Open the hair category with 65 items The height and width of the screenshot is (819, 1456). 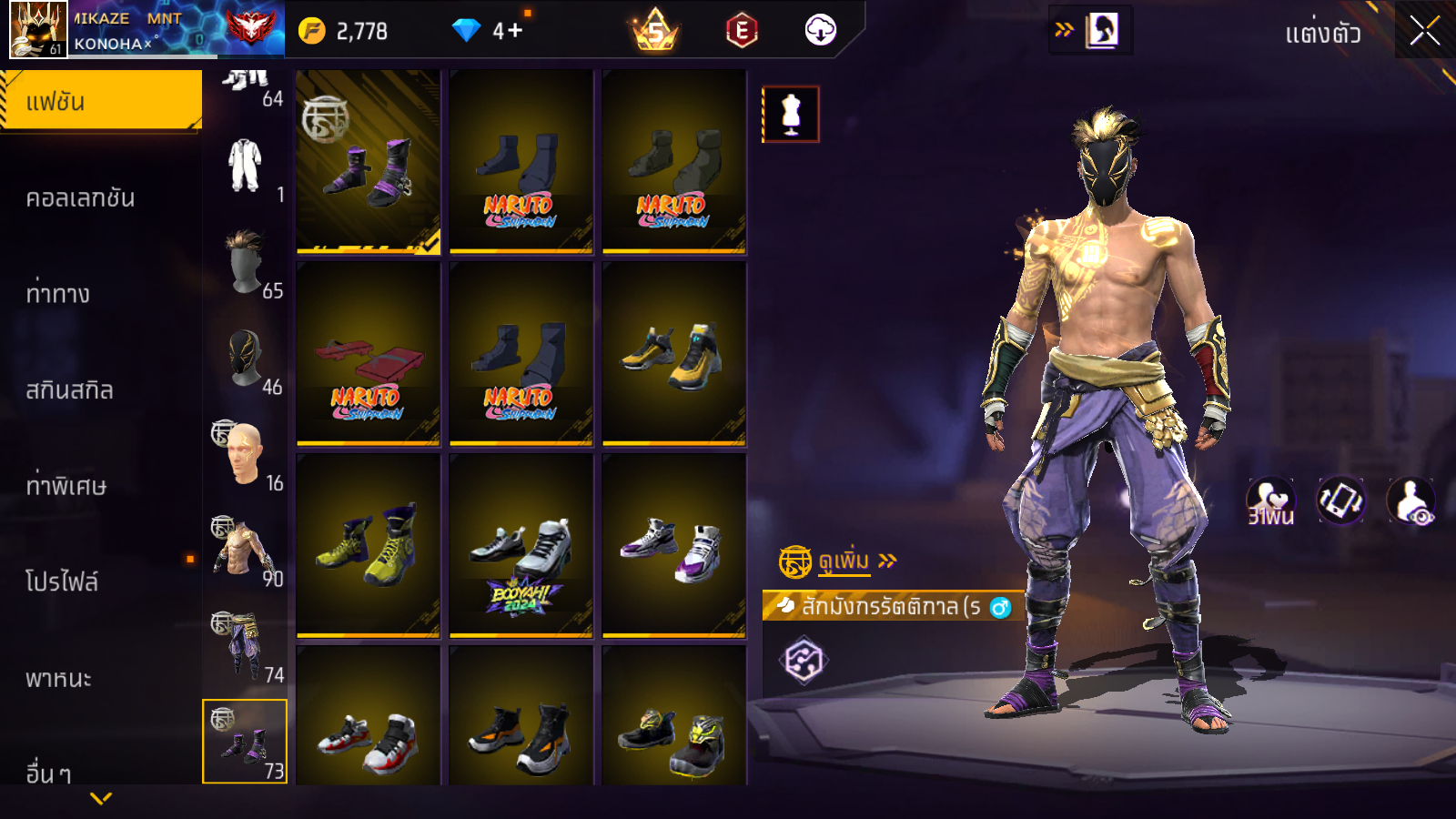(246, 264)
